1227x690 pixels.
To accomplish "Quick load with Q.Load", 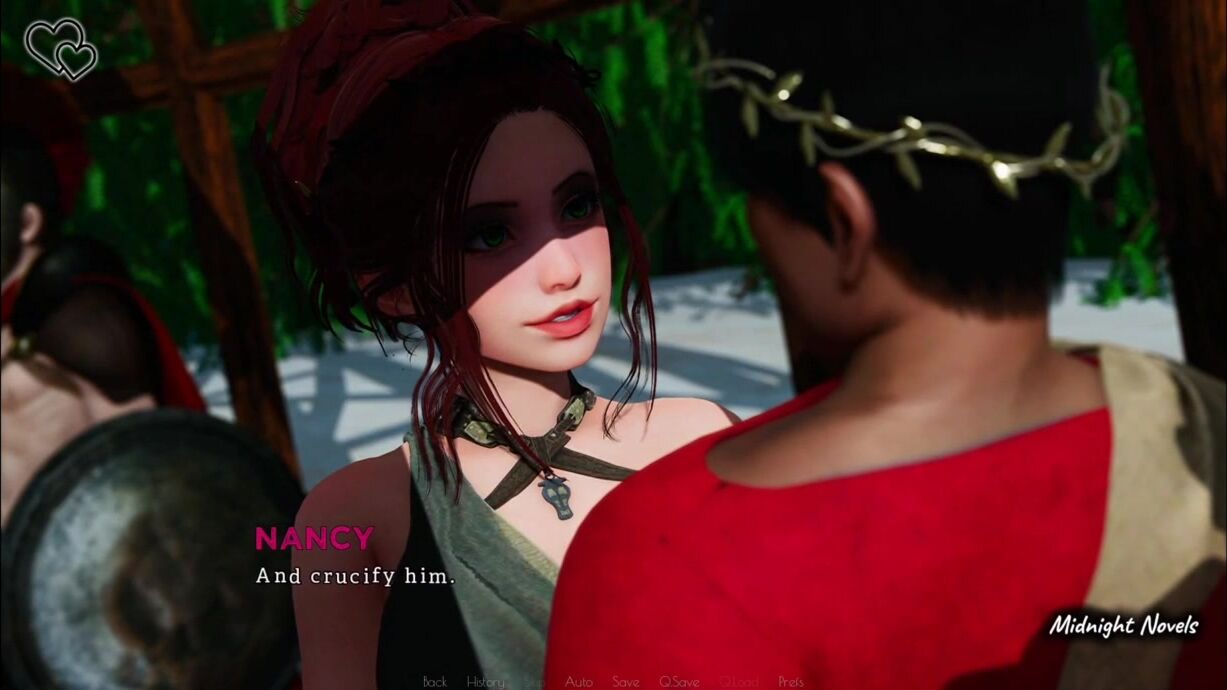I will (x=738, y=682).
